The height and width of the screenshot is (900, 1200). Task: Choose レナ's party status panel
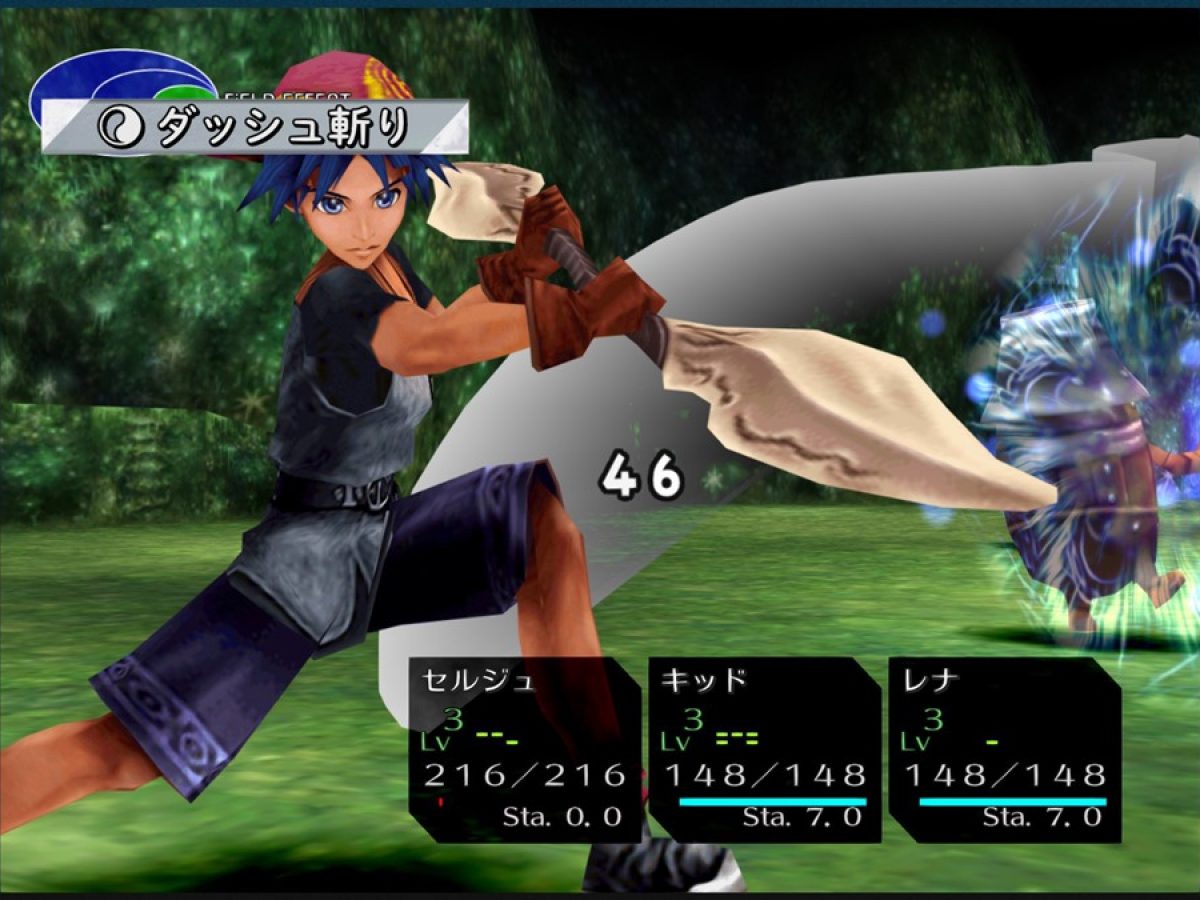point(1005,748)
